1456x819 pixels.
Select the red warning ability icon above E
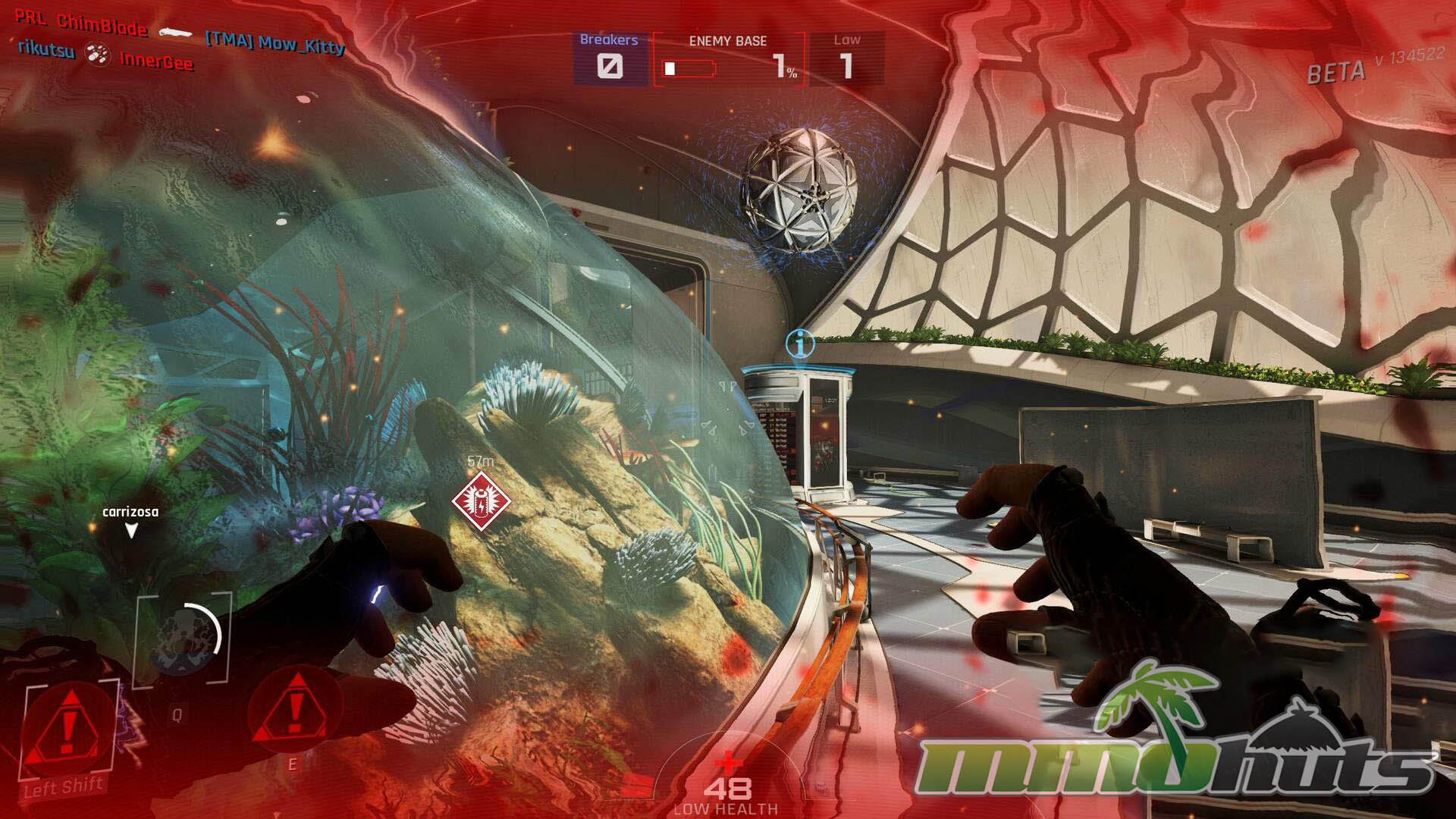[295, 710]
